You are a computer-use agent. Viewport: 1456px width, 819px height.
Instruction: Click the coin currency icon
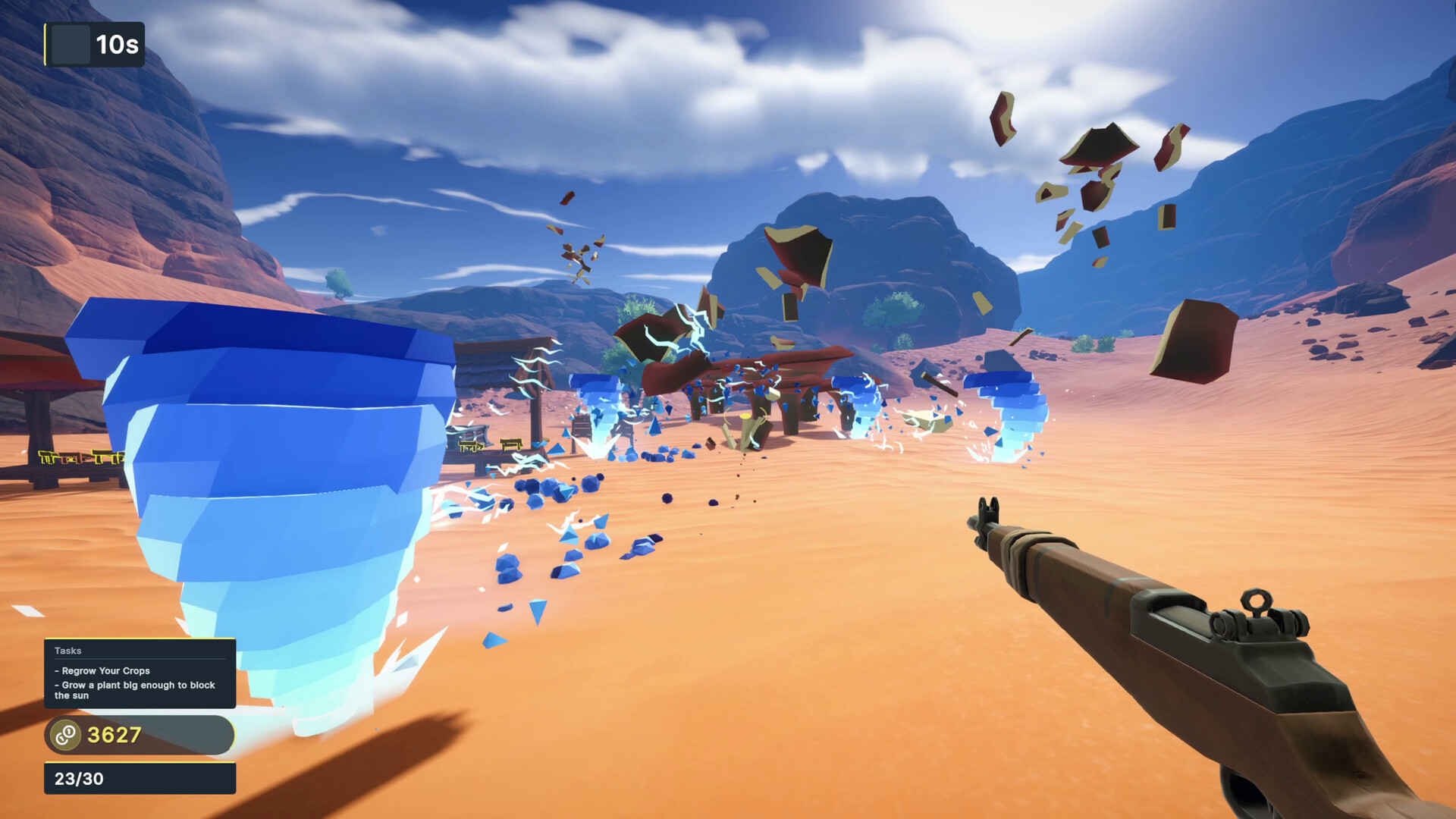point(64,734)
